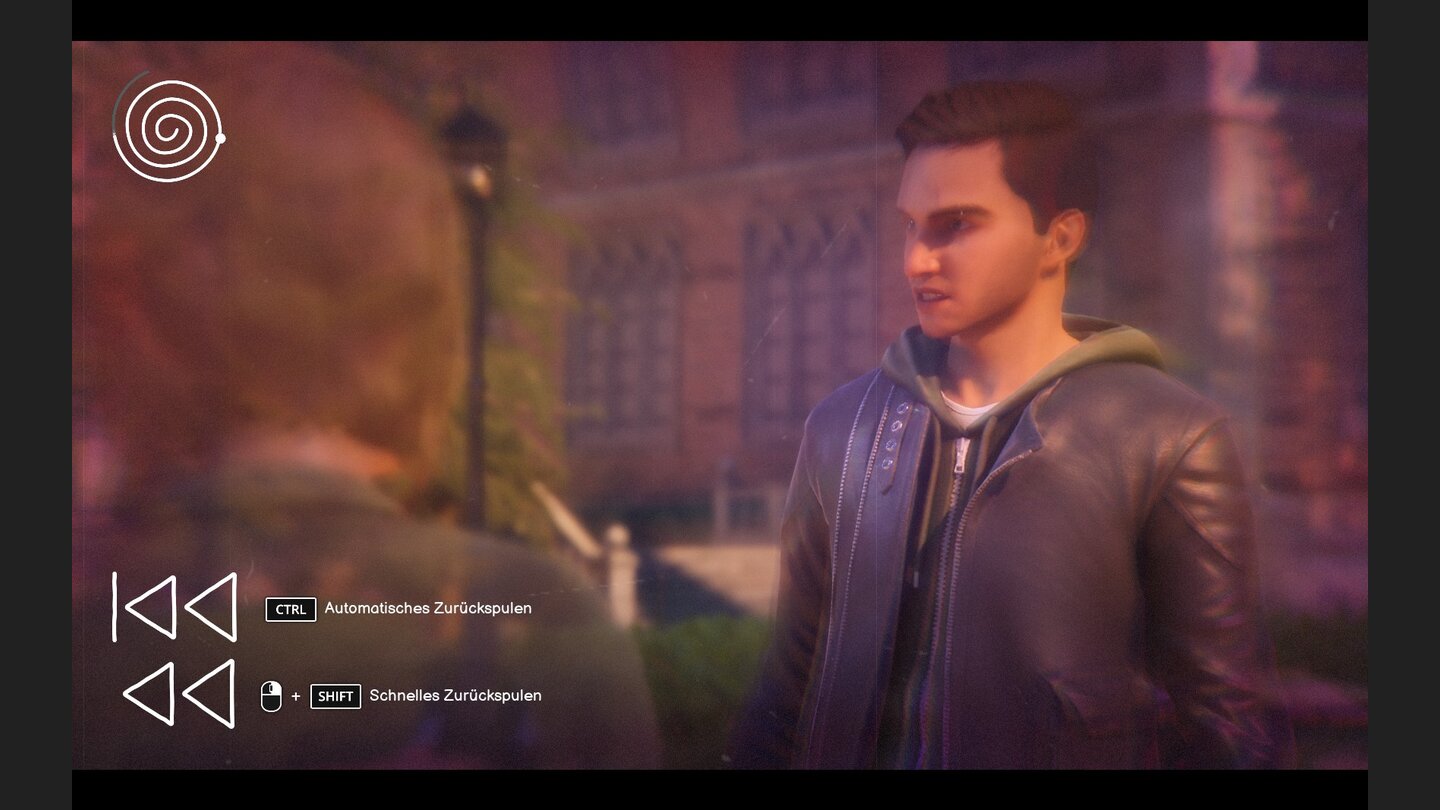Select the SHIFT key badge
This screenshot has width=1440, height=810.
pyautogui.click(x=336, y=696)
